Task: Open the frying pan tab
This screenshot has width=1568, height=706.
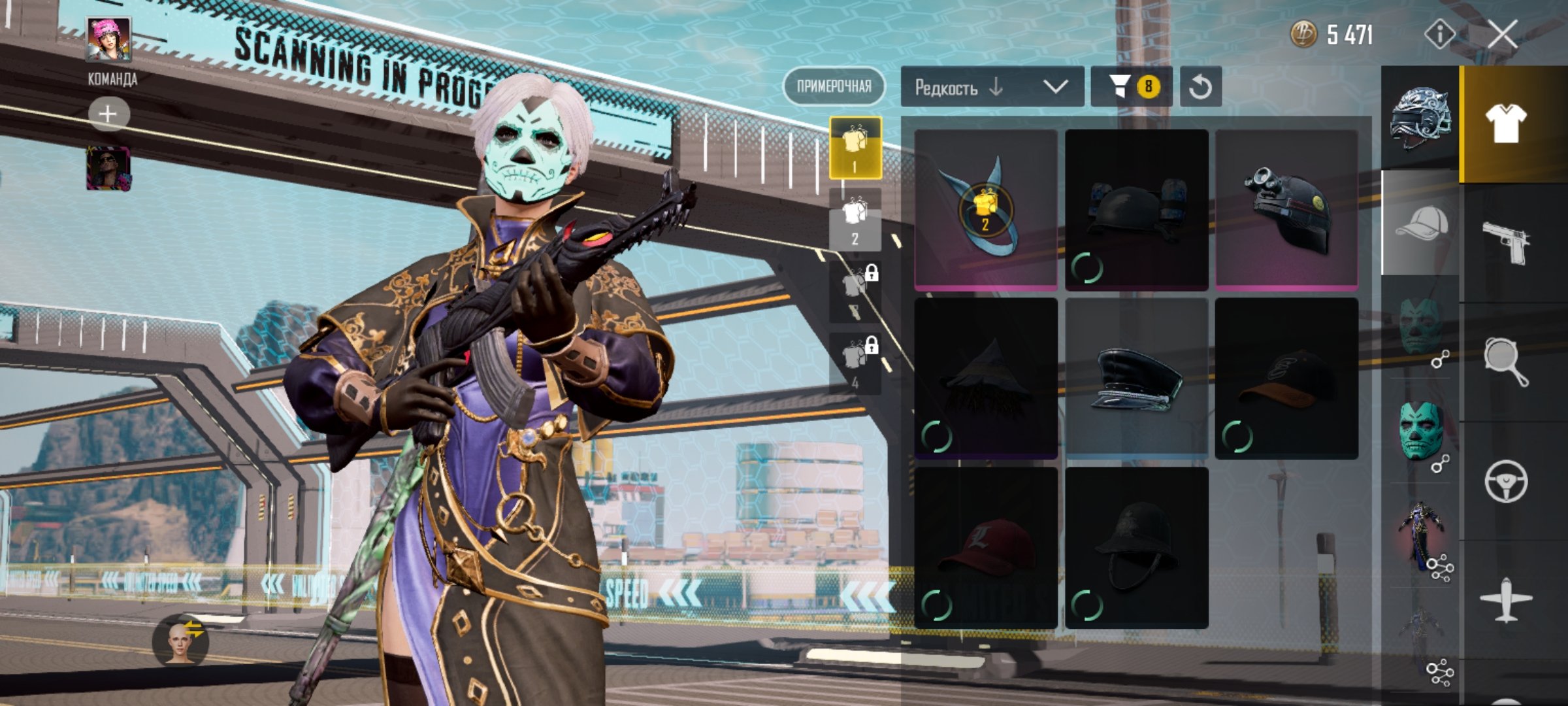Action: coord(1505,361)
